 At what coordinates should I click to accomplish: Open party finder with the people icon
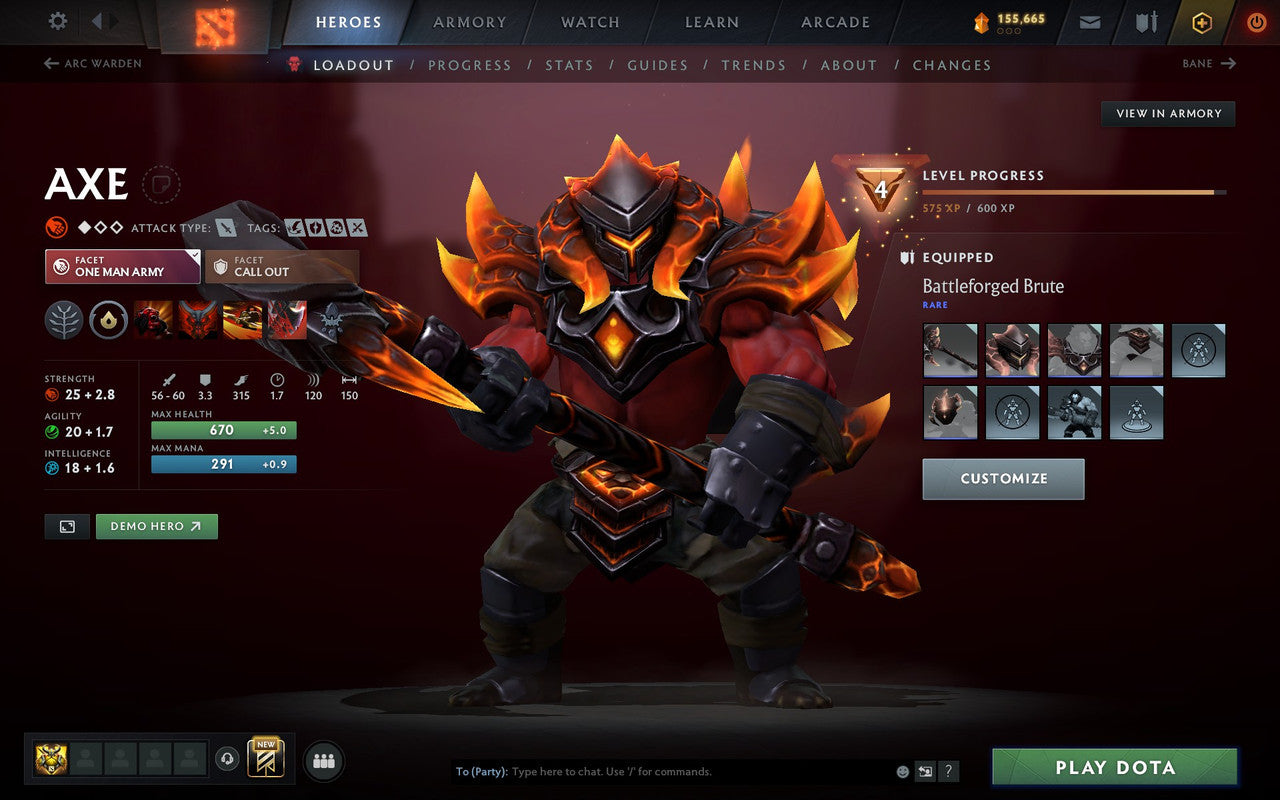323,761
